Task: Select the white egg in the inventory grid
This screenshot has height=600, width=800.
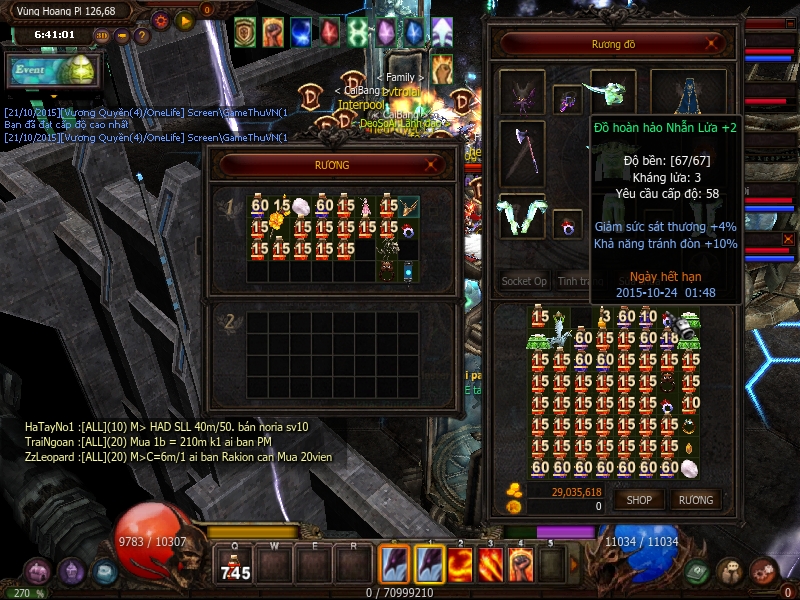Action: (x=689, y=467)
